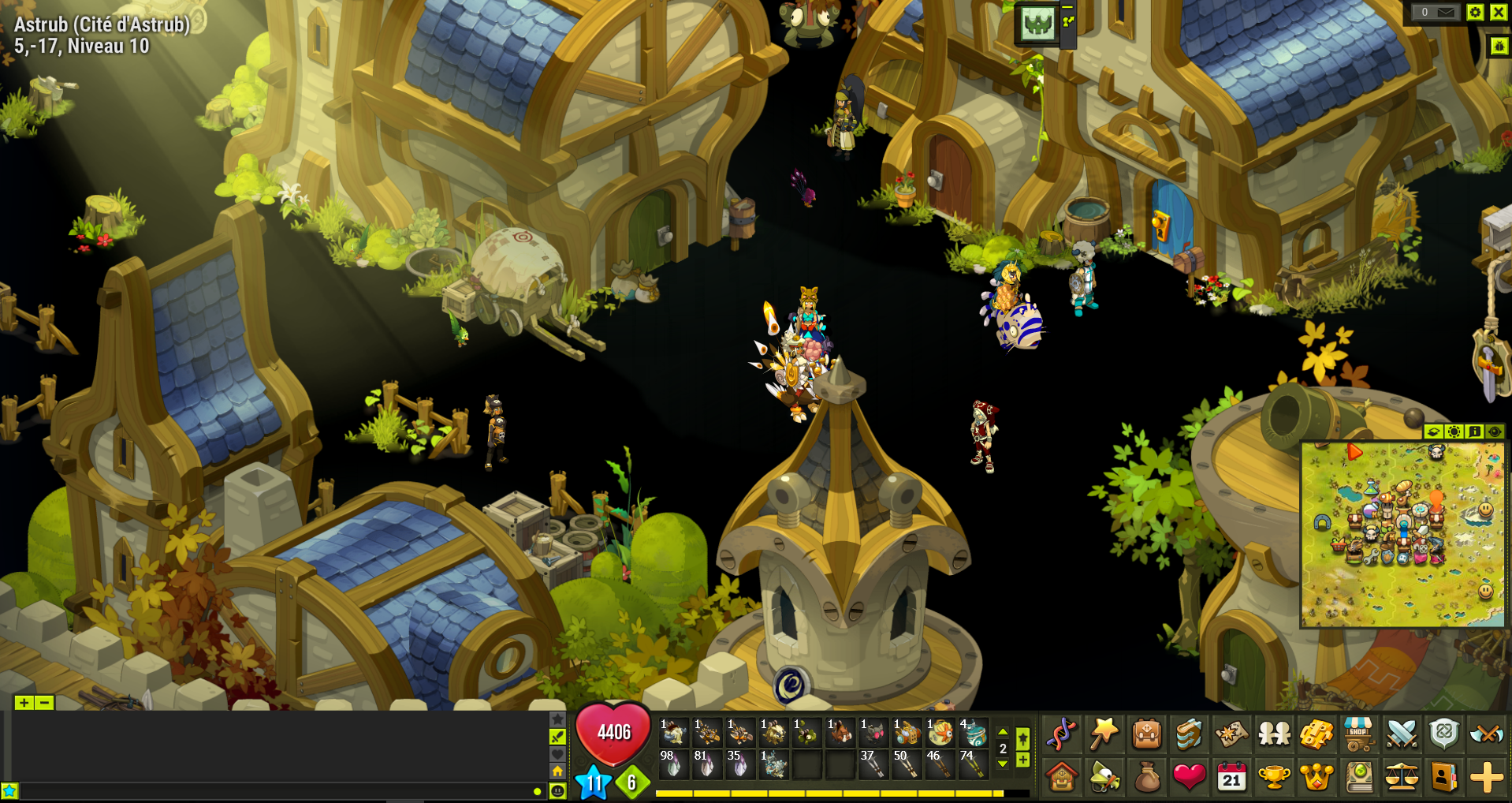The image size is (1512, 803).
Task: Open the settings gear button
Action: point(1475,12)
